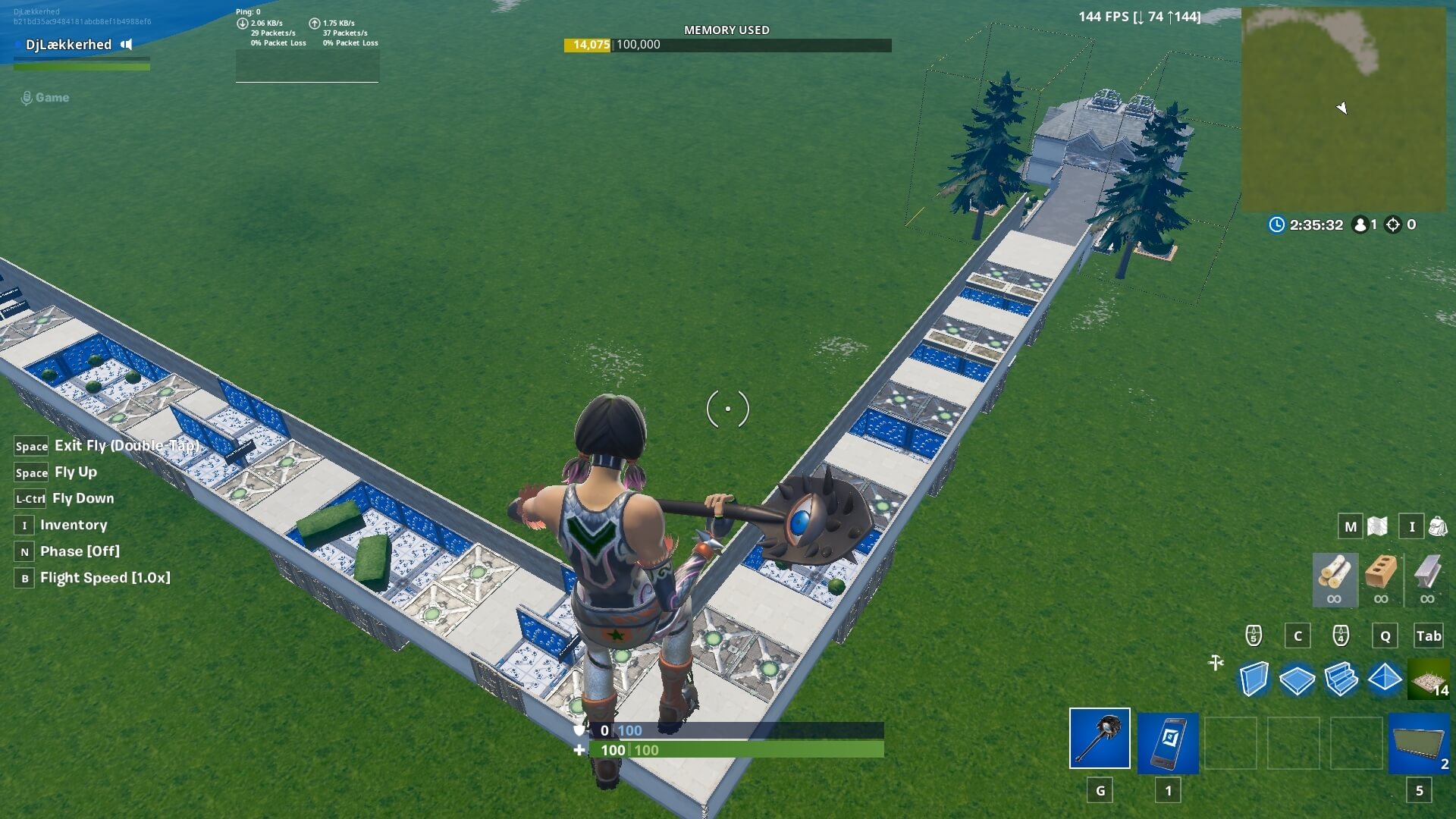
Task: Select the spike trap slot showing 14
Action: pos(1429,680)
